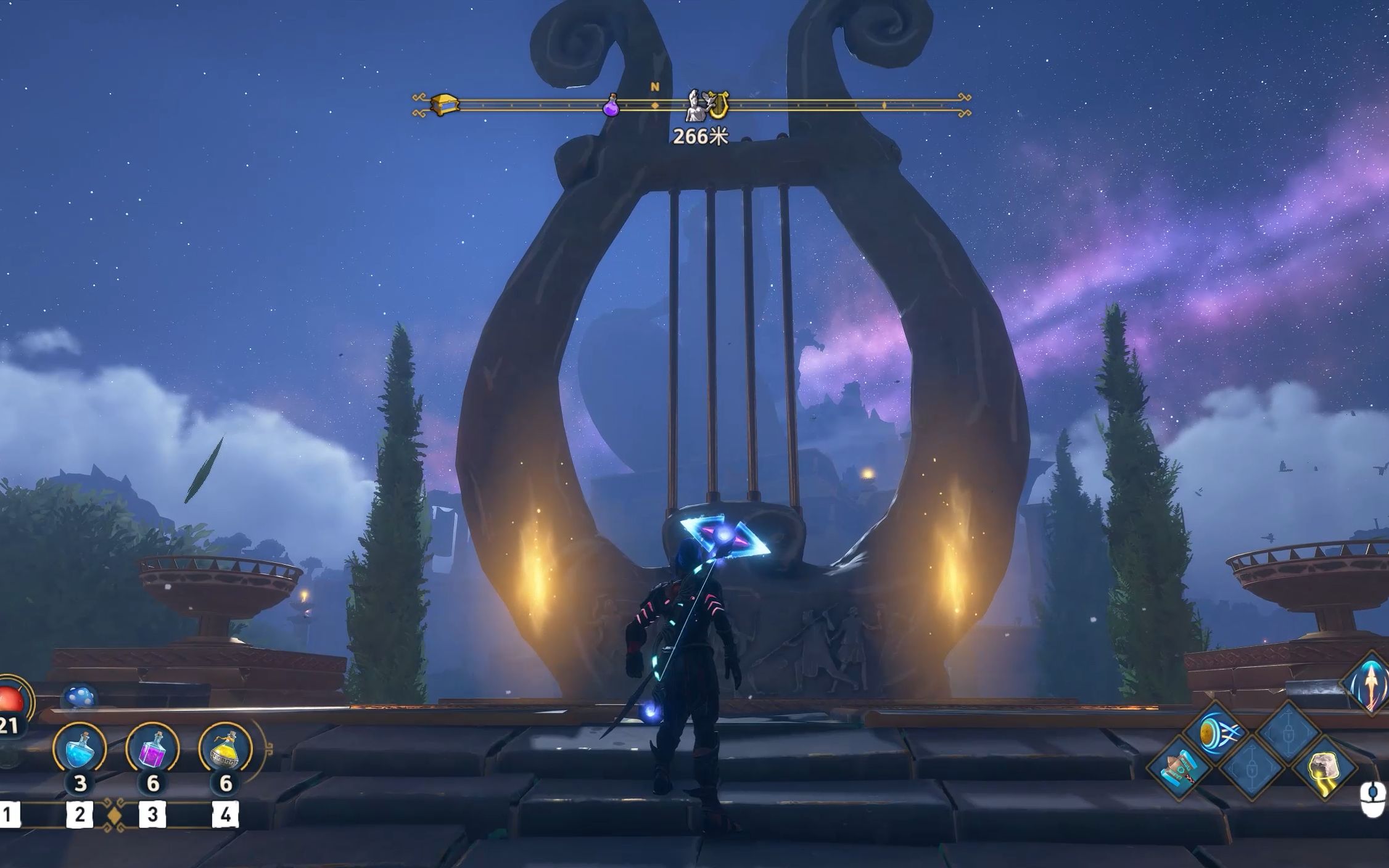Screen dimensions: 1389x868
Task: Click the blue spotted mushroom icon
Action: [80, 698]
